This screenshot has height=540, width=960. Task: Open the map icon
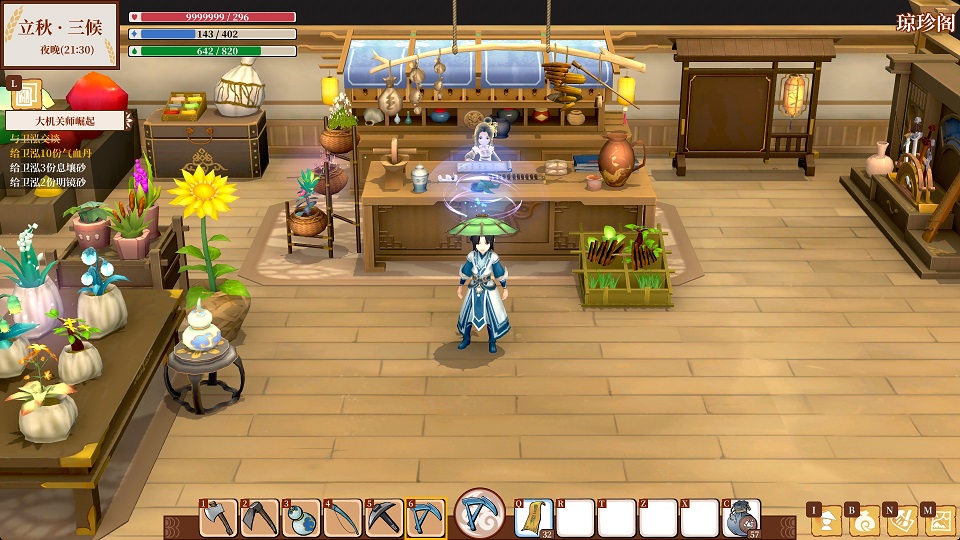coord(940,520)
